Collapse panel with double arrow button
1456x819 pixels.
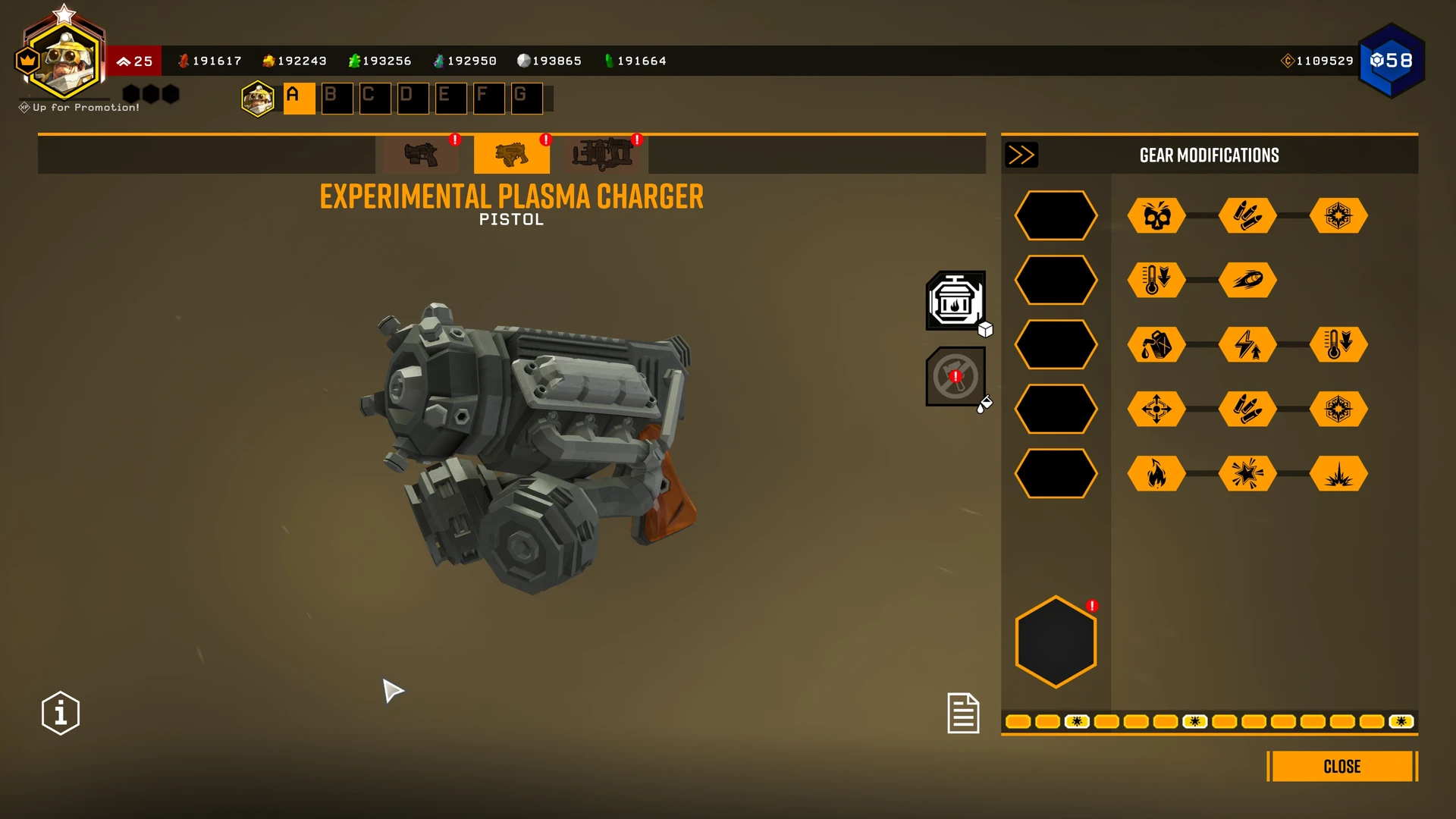click(x=1021, y=155)
